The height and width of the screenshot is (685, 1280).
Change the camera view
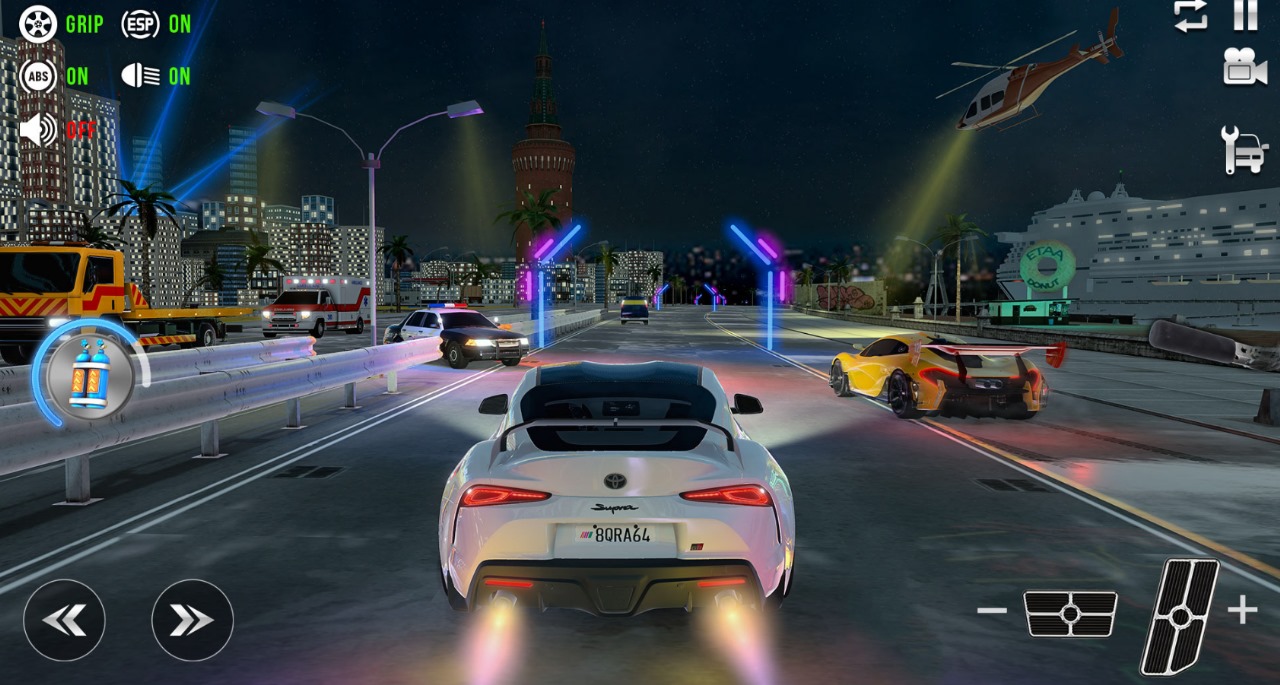click(1244, 67)
